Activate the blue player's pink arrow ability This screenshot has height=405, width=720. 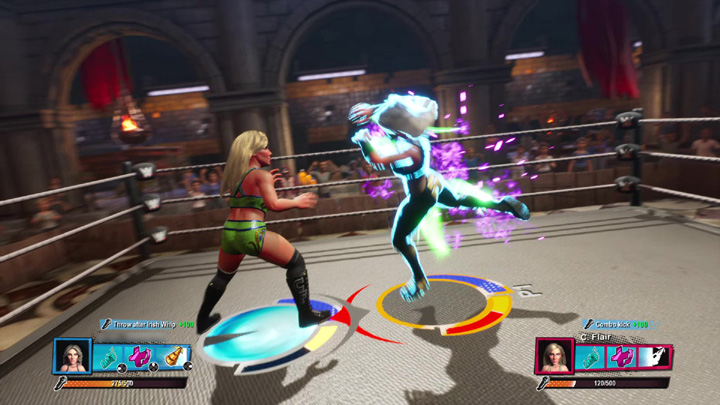click(x=140, y=357)
